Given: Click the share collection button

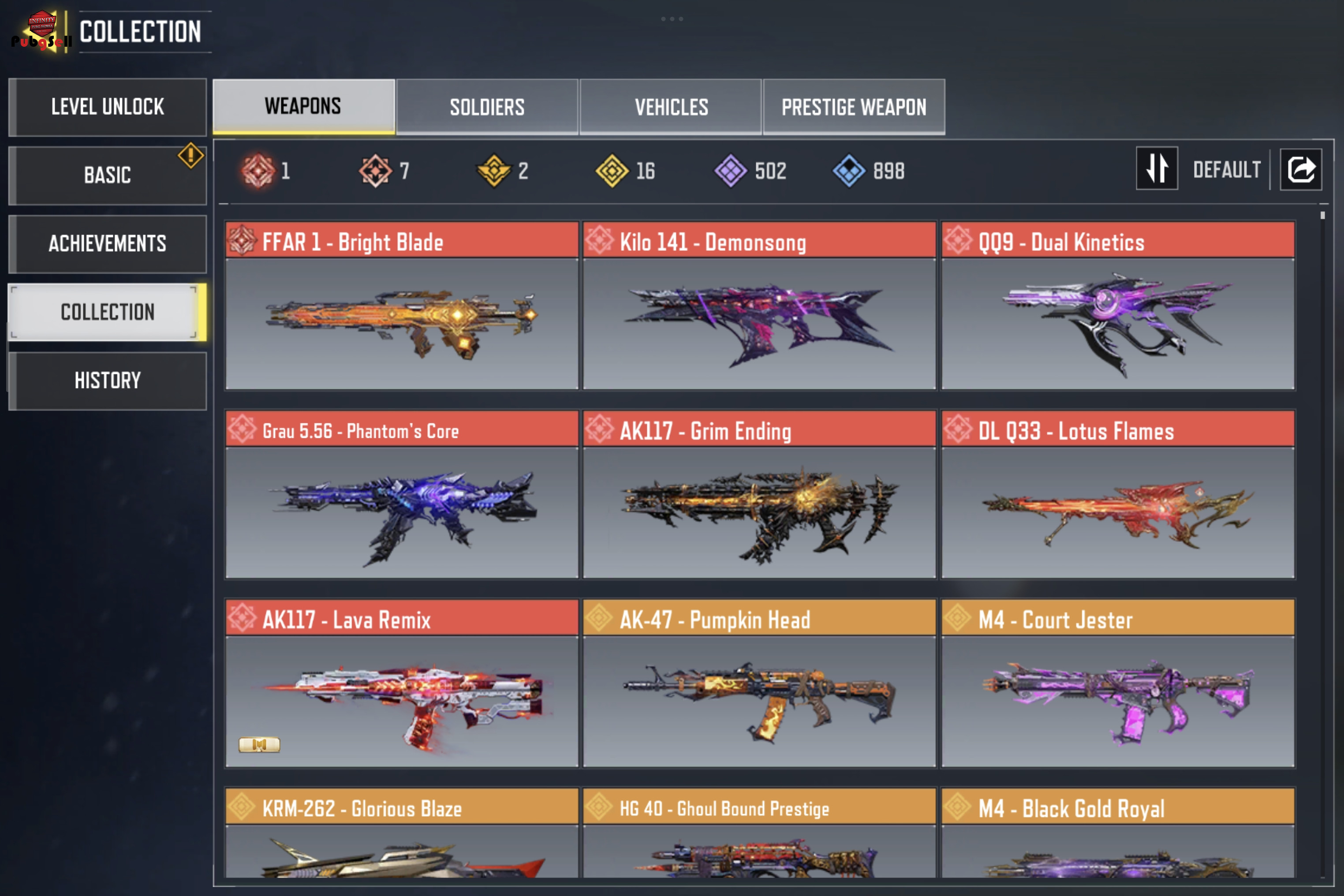Looking at the screenshot, I should coord(1301,169).
